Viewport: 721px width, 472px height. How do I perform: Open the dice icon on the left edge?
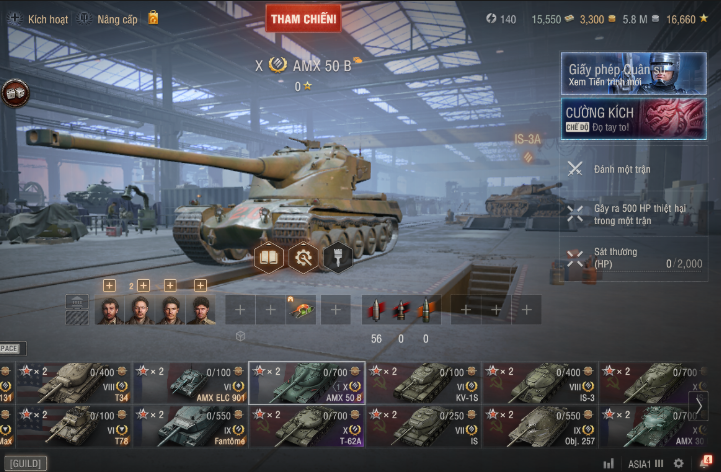pos(15,92)
